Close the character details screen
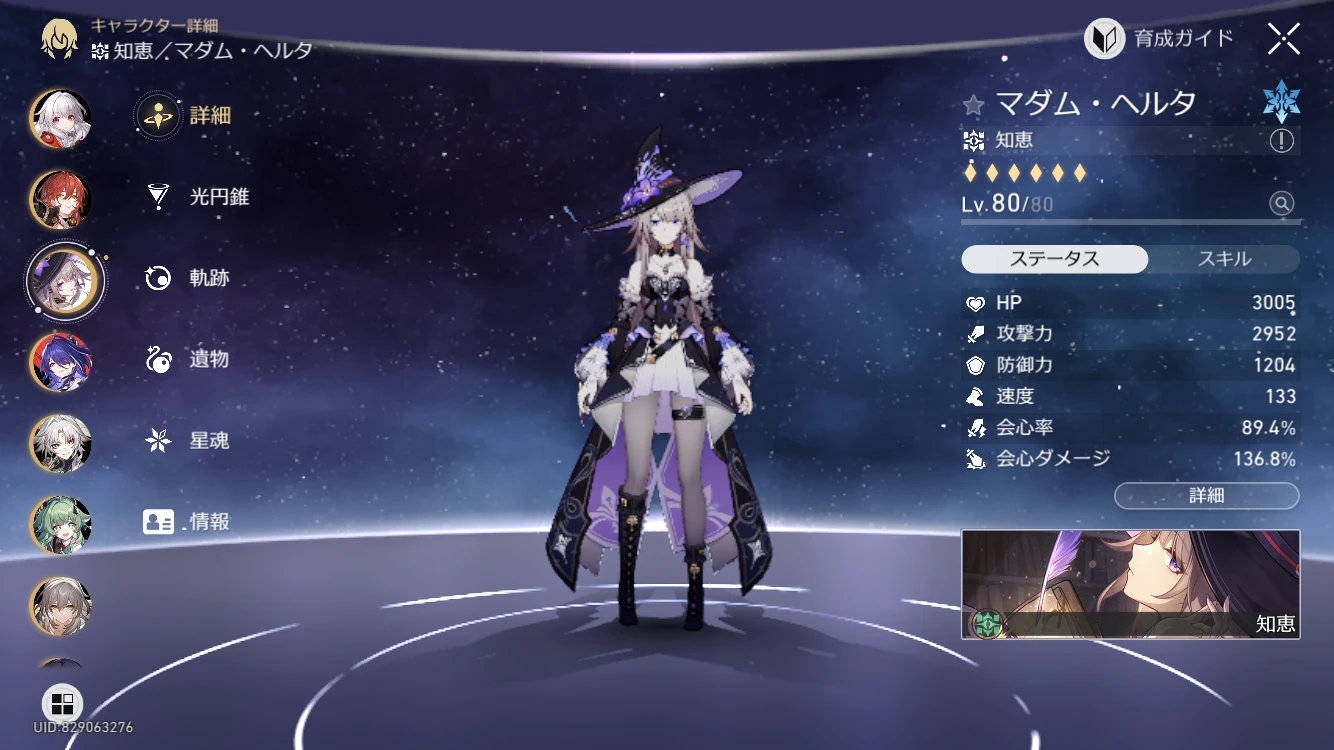This screenshot has height=750, width=1334. point(1283,39)
